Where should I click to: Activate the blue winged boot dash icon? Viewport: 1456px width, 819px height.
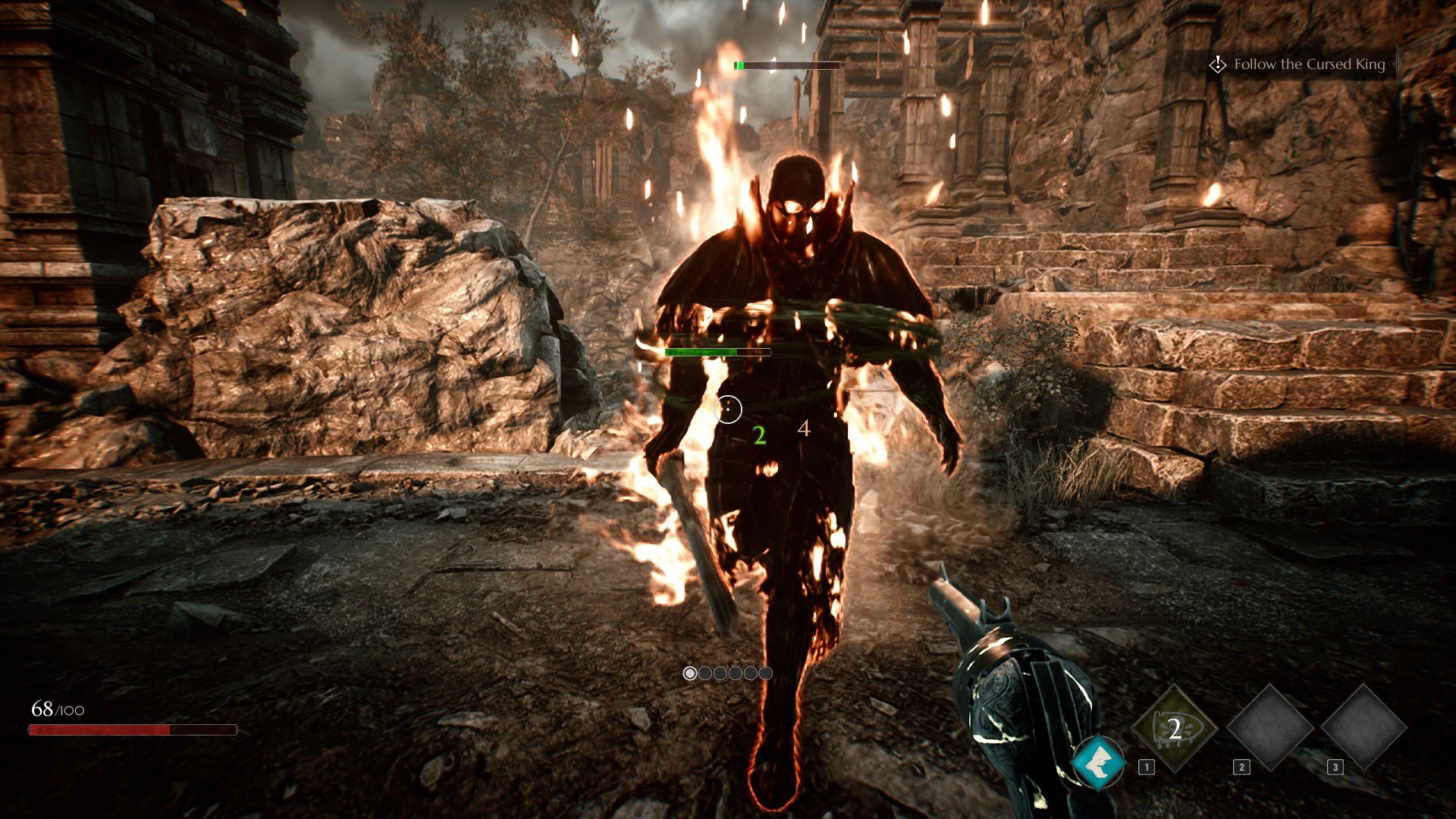[1098, 763]
